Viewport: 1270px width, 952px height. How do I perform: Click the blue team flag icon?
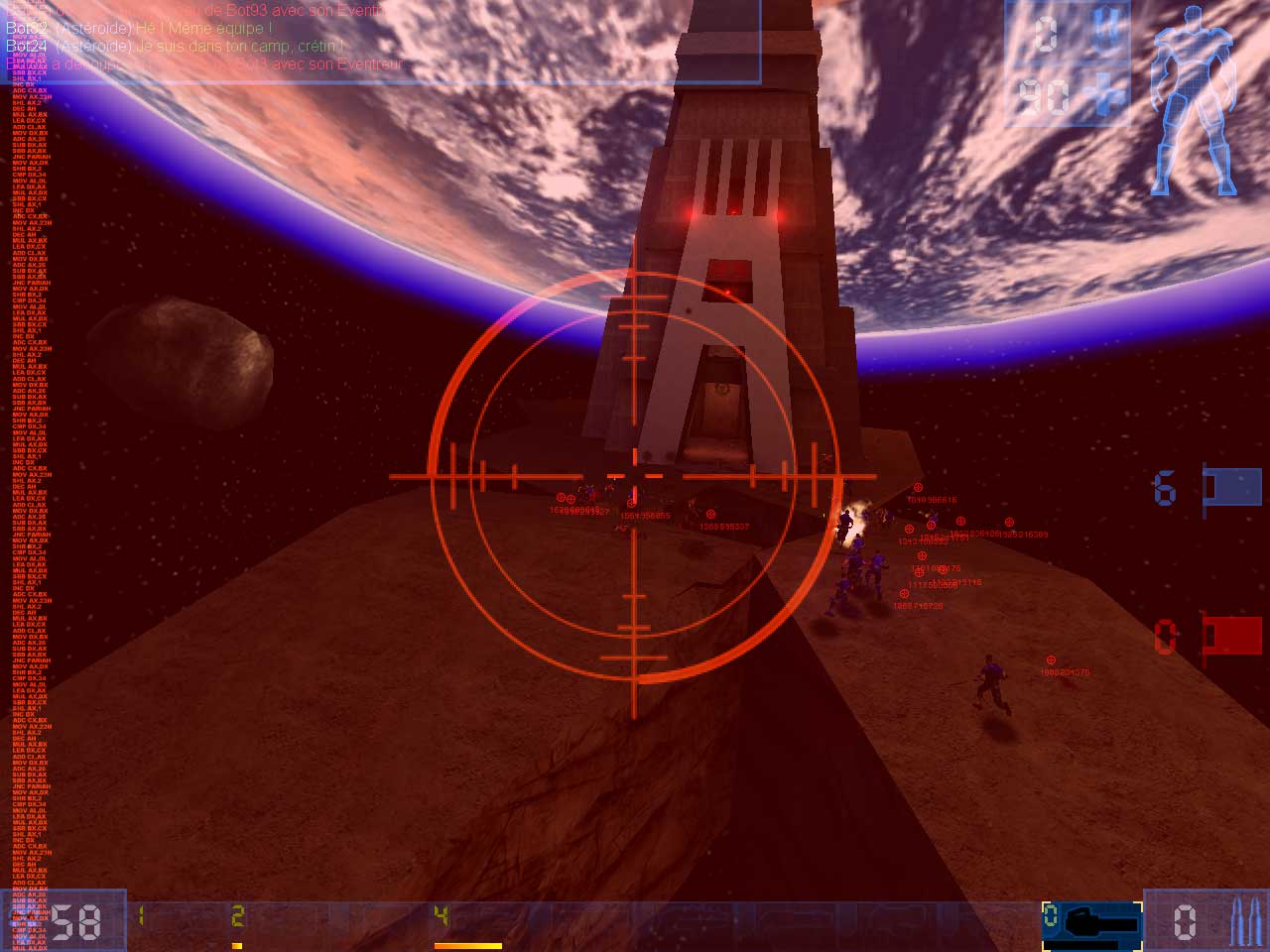point(1230,488)
